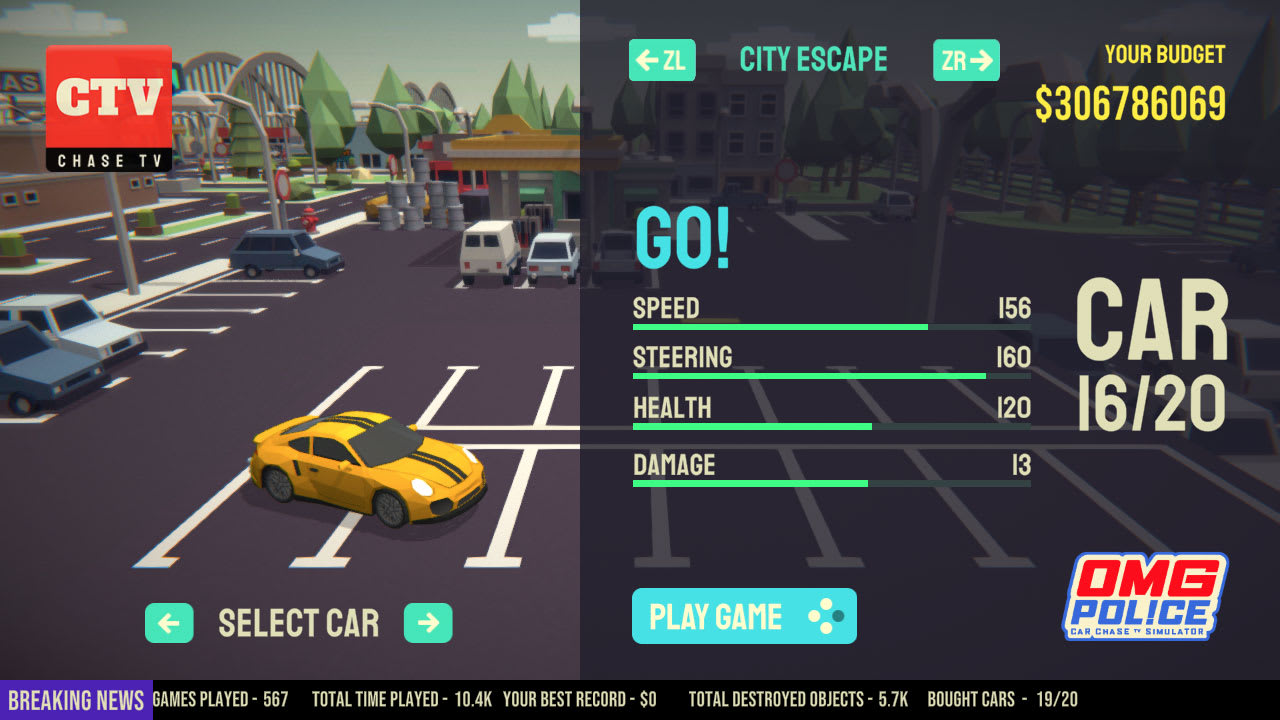Click the gamepad icon on the Play Game button
1280x720 pixels.
coord(826,616)
